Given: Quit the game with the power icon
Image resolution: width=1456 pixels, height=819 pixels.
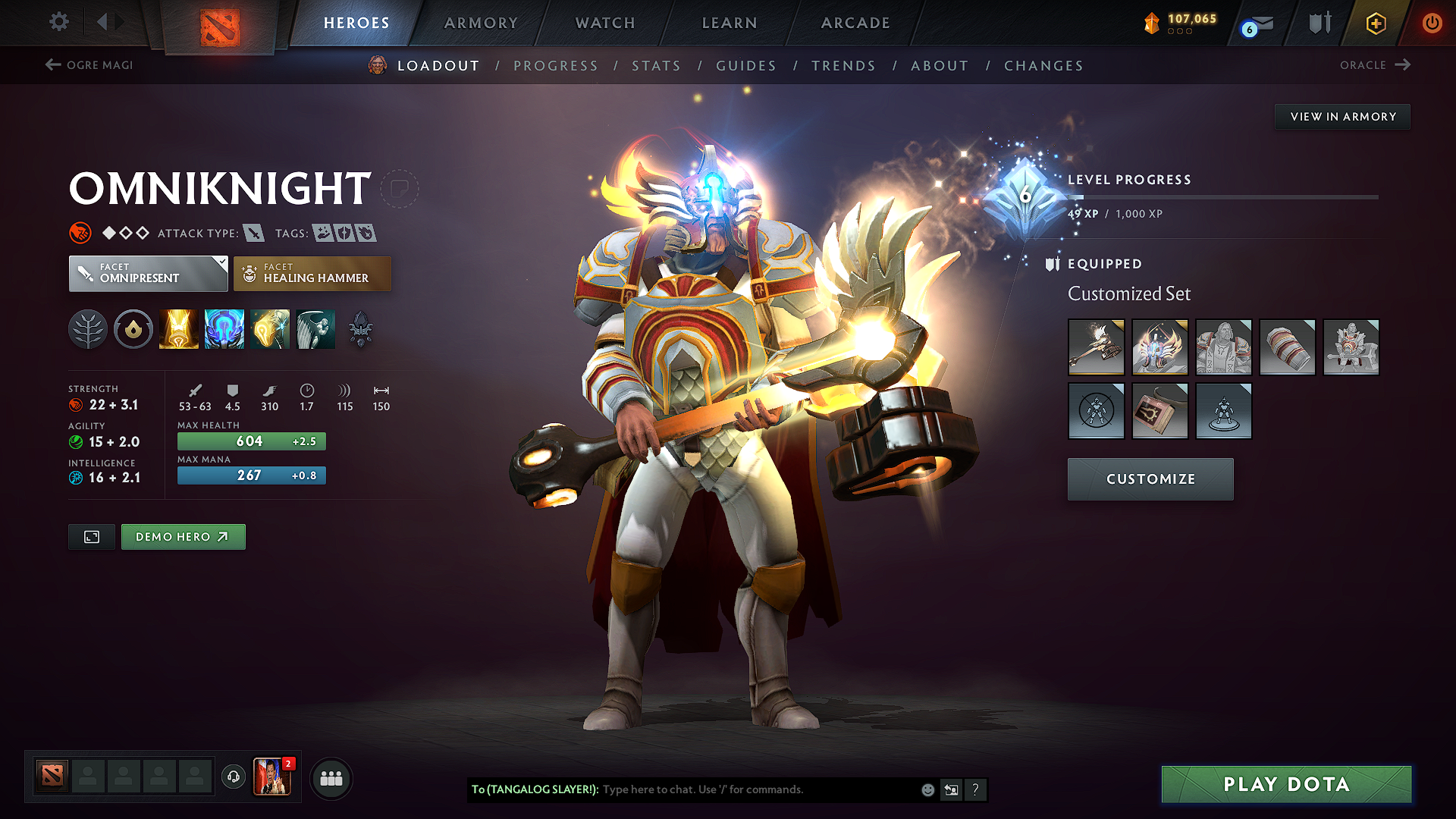Looking at the screenshot, I should point(1432,23).
